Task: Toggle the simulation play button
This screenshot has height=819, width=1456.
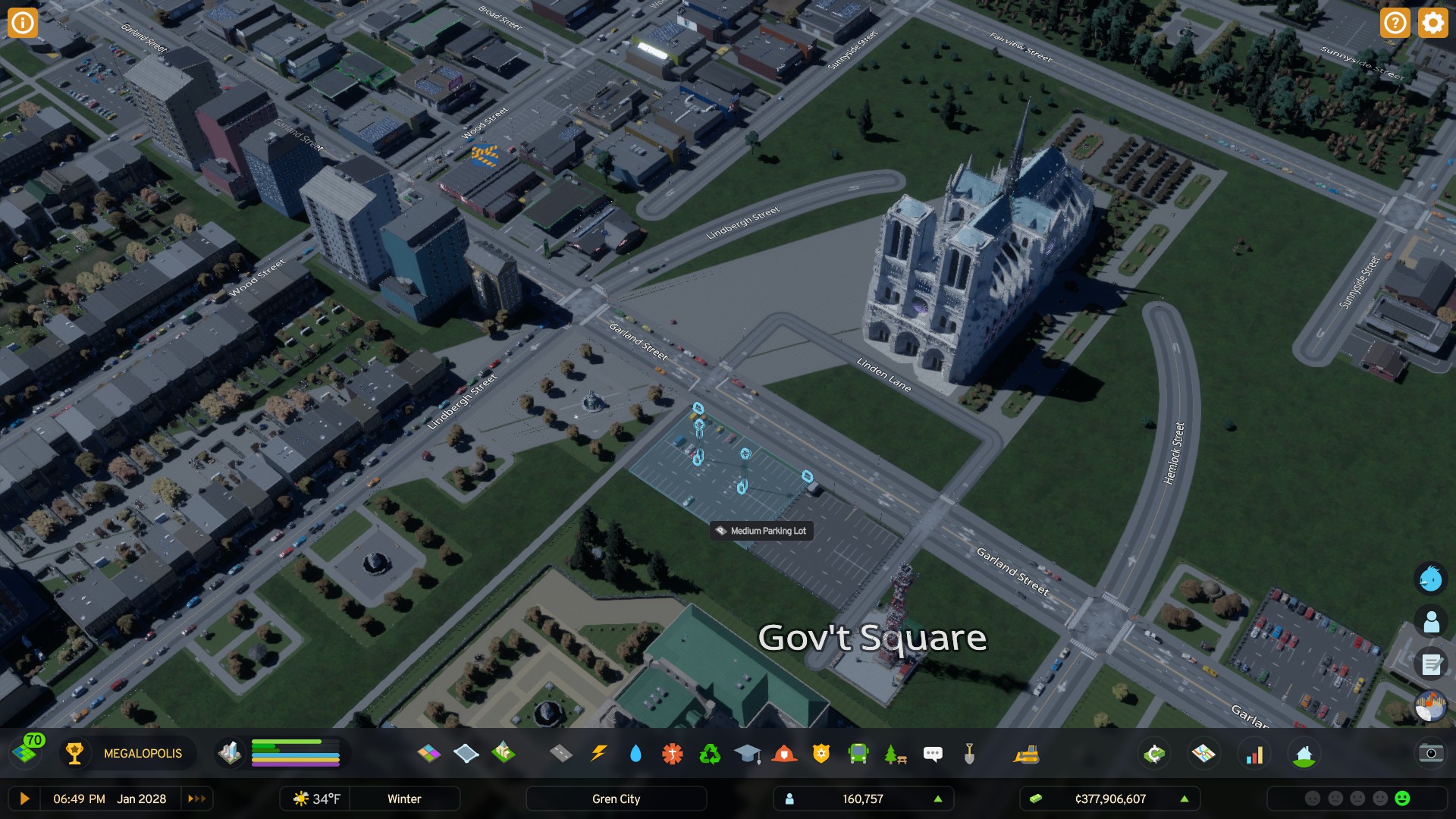Action: (24, 799)
